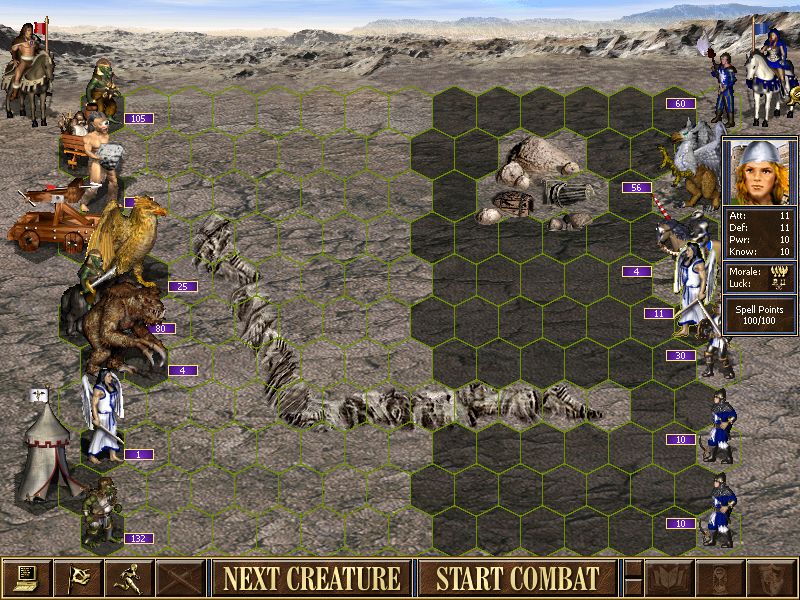Select the Next Creature button
Image resolution: width=800 pixels, height=600 pixels.
tap(311, 578)
